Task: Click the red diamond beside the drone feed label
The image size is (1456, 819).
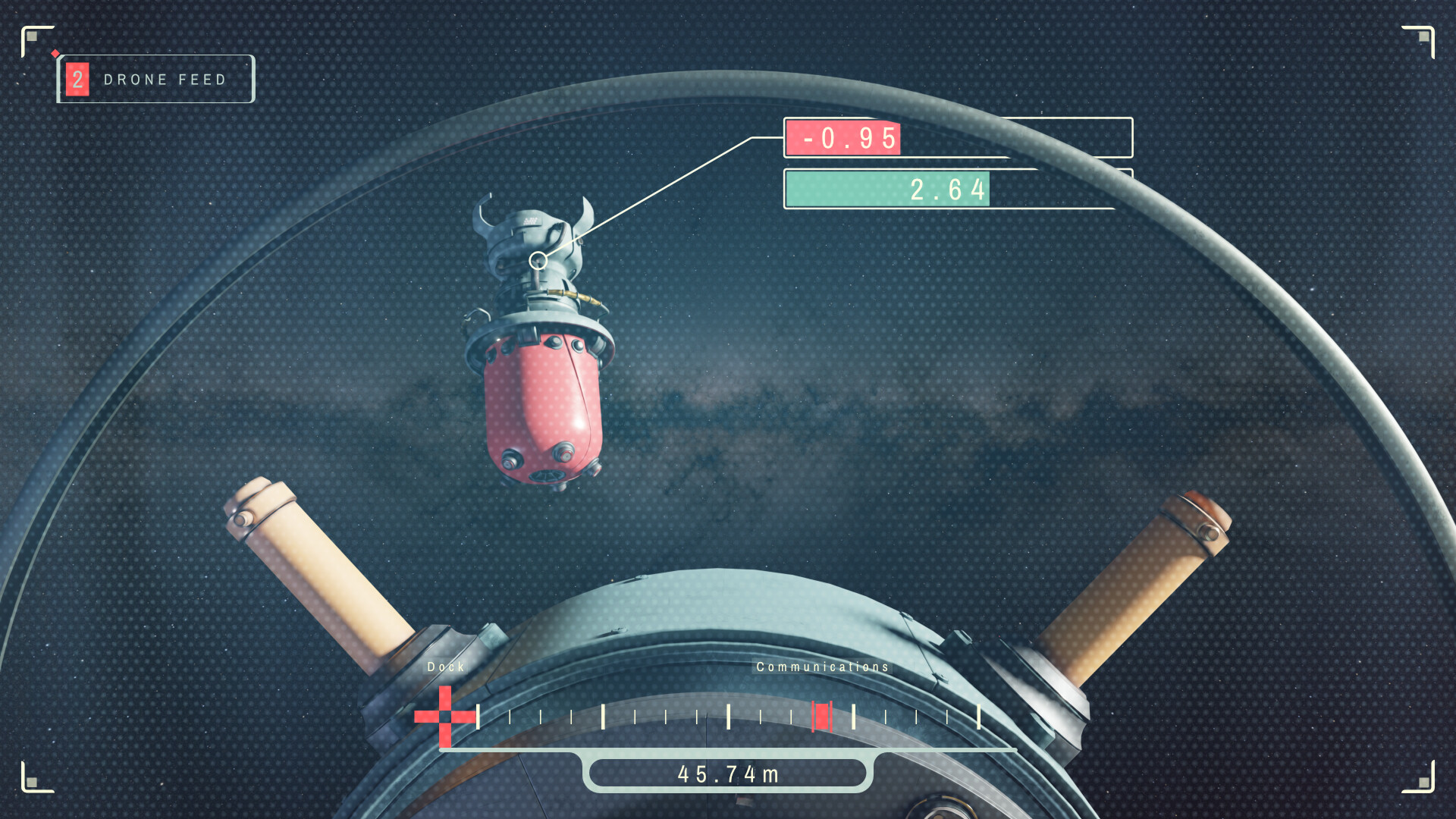Action: click(55, 54)
